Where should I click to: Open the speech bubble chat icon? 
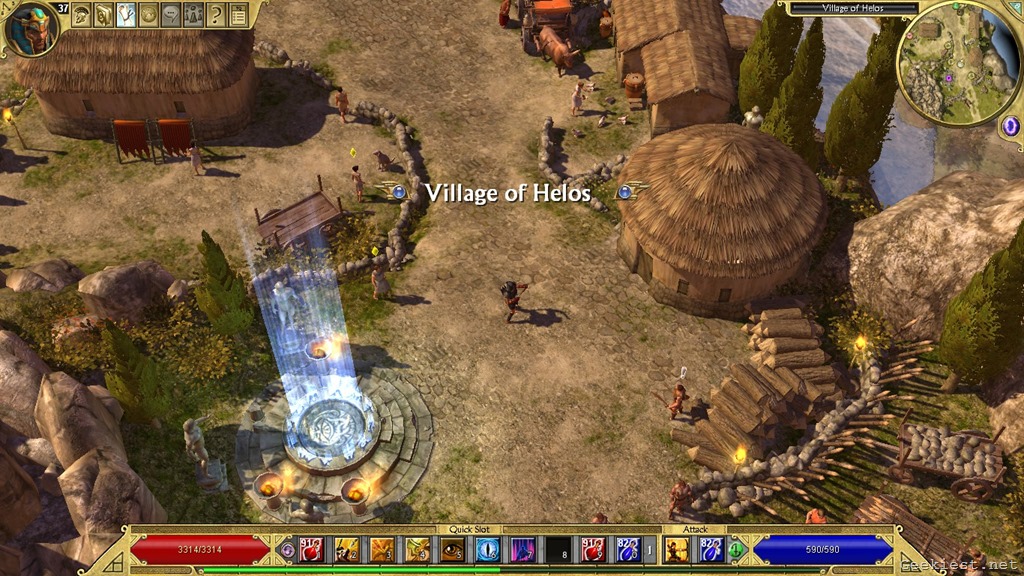click(x=170, y=14)
